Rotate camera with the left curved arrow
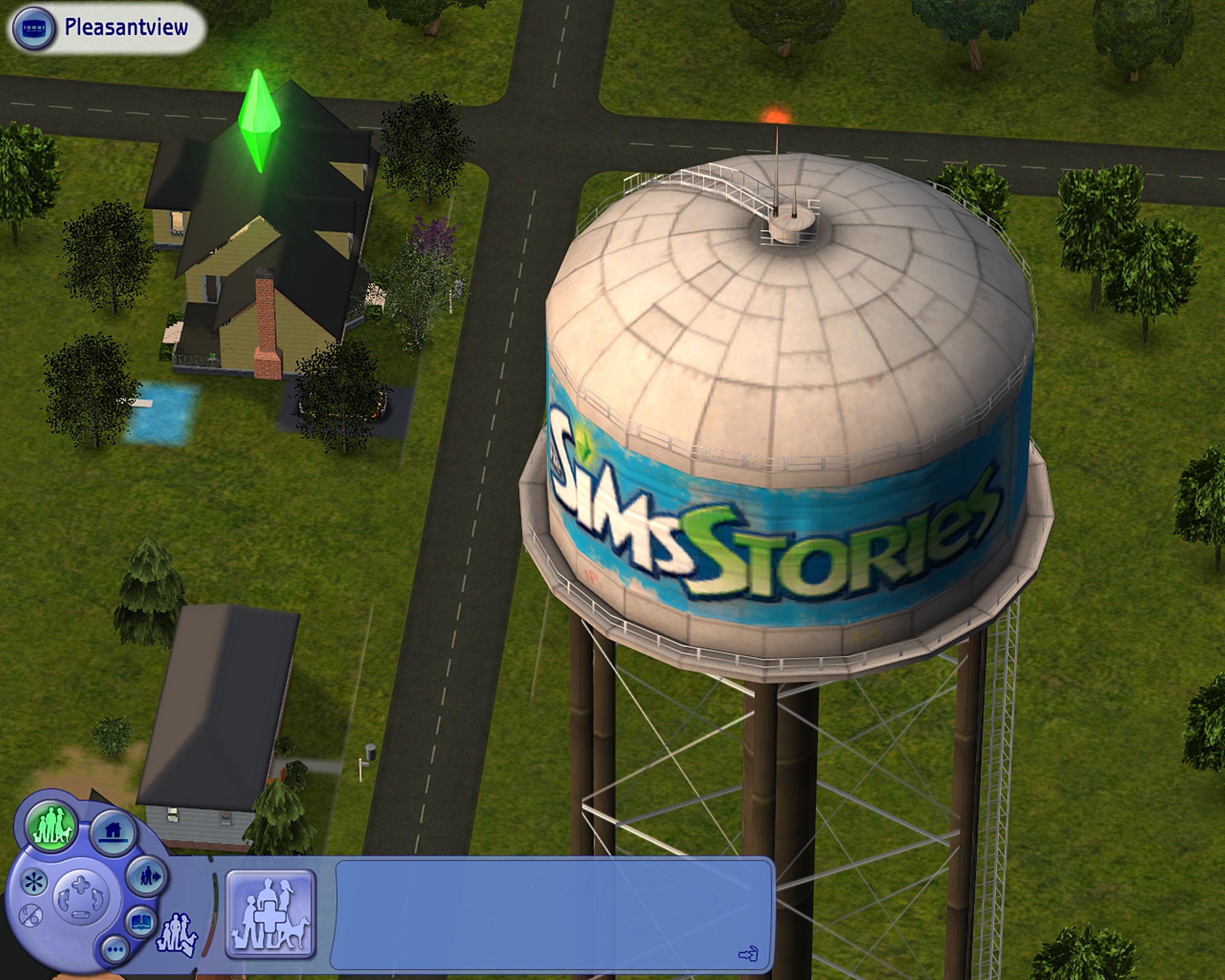 tap(63, 899)
